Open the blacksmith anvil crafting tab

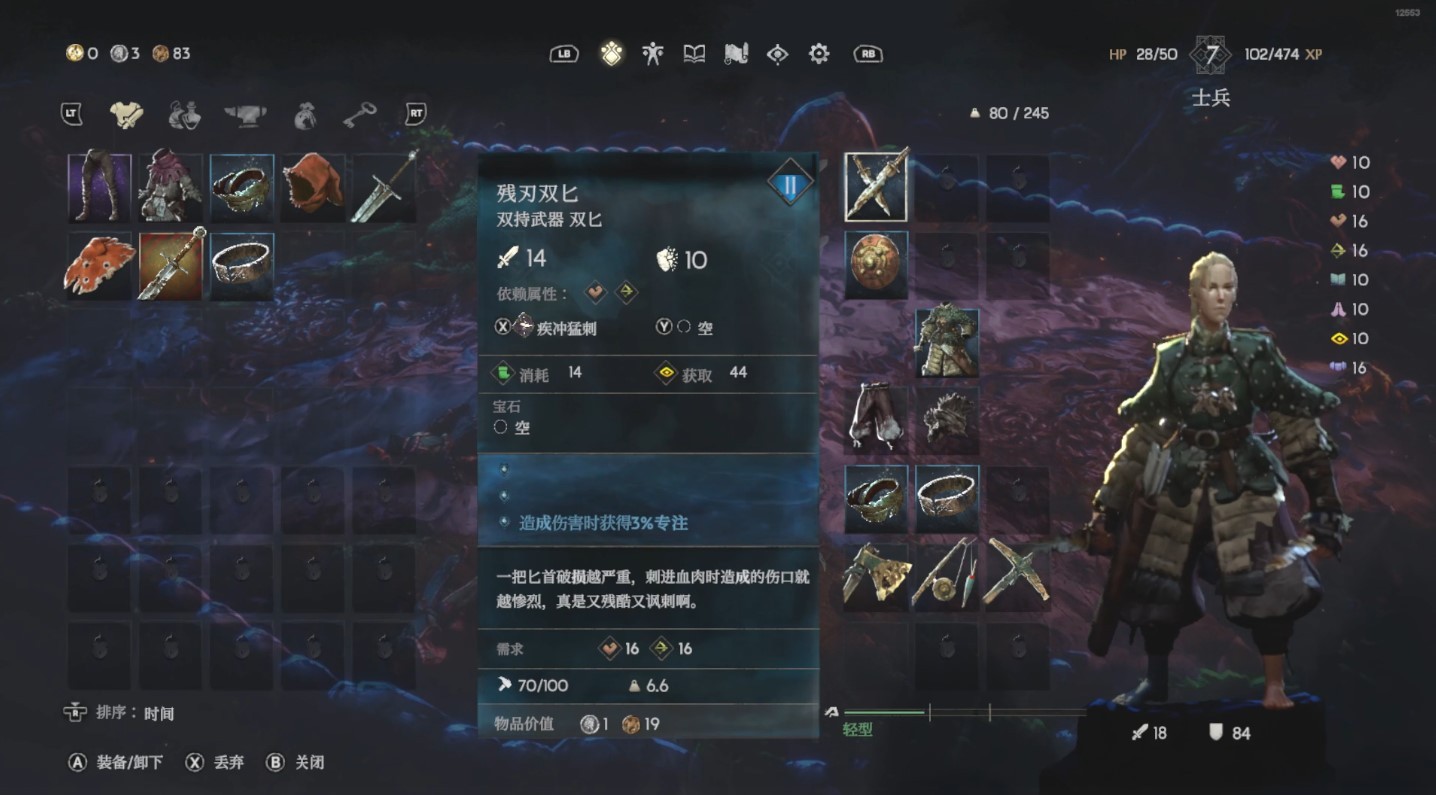243,114
